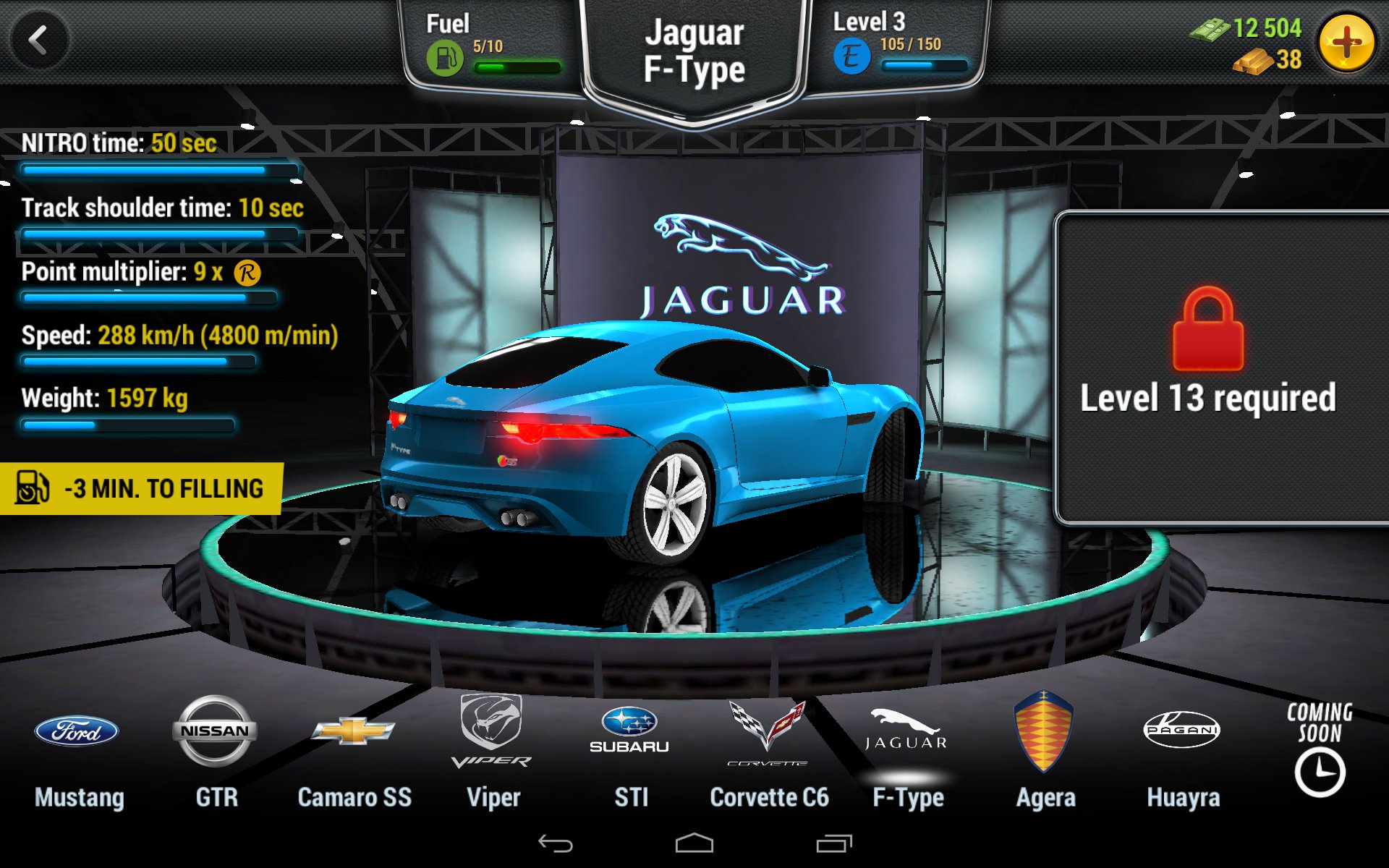The image size is (1389, 868).
Task: Tap the Android back navigation button
Action: coord(556,843)
